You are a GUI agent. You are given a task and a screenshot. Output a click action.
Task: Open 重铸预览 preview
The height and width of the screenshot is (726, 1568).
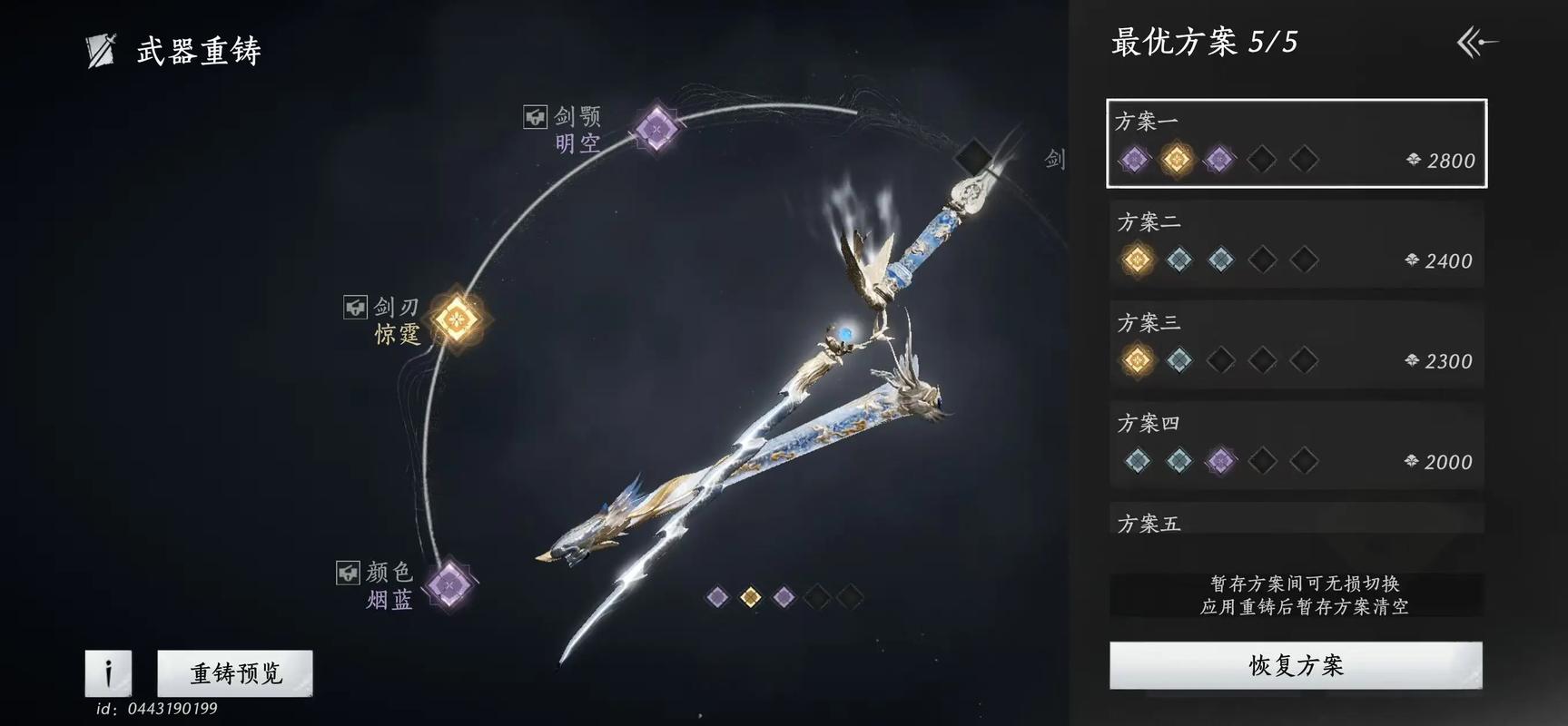pos(234,673)
